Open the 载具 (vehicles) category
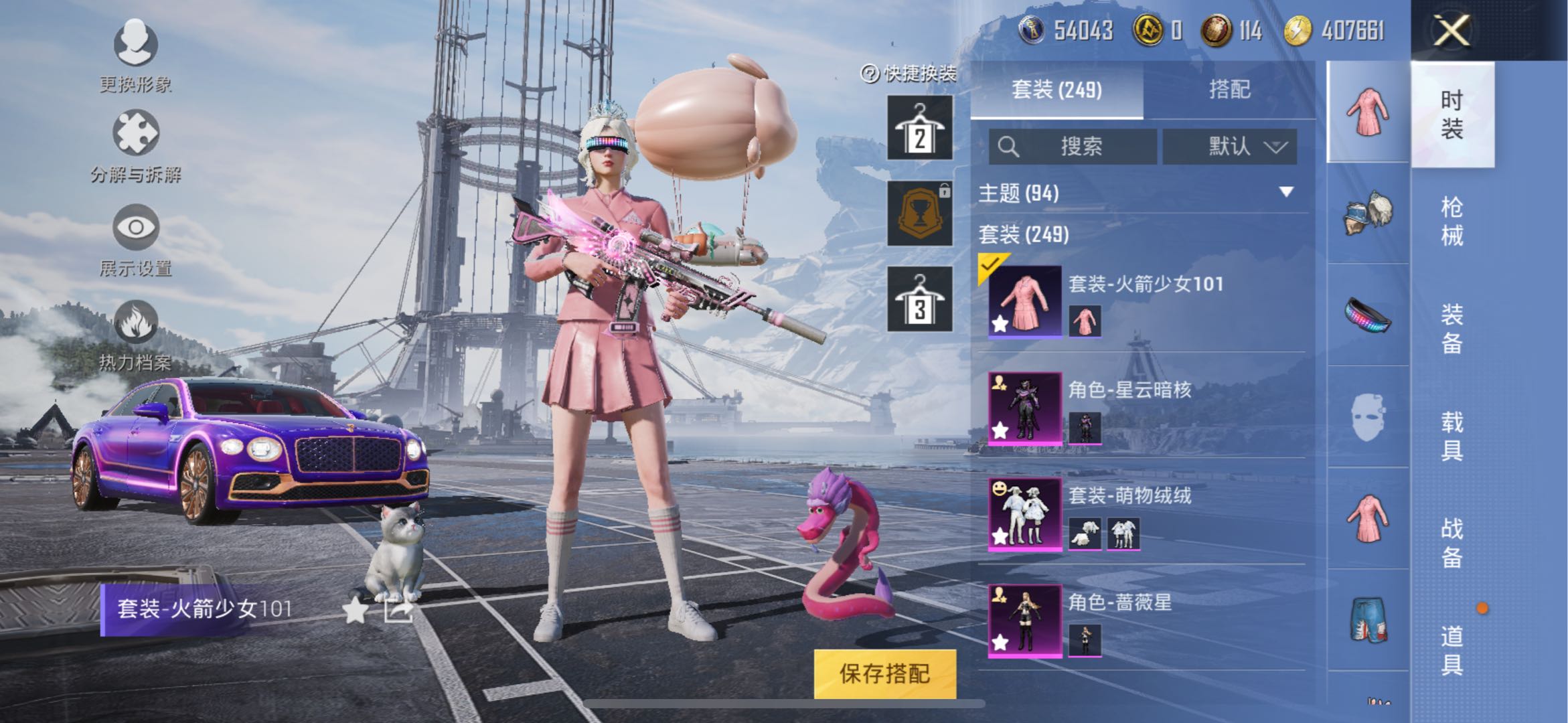 pos(1452,435)
